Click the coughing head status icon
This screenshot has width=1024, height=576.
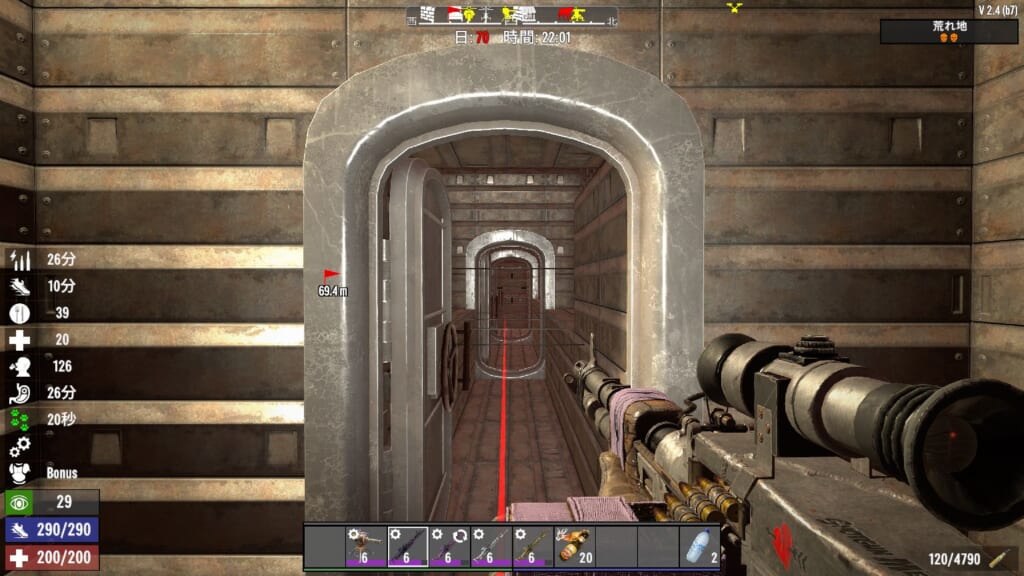[x=20, y=366]
